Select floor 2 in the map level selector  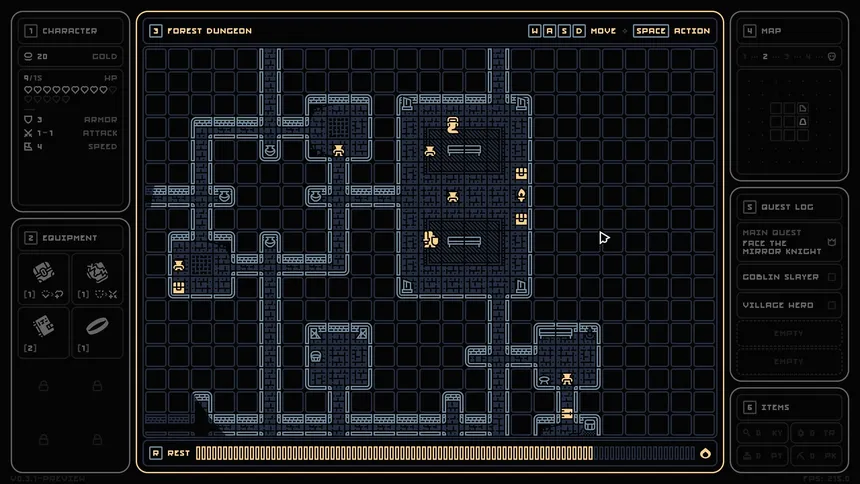click(765, 57)
